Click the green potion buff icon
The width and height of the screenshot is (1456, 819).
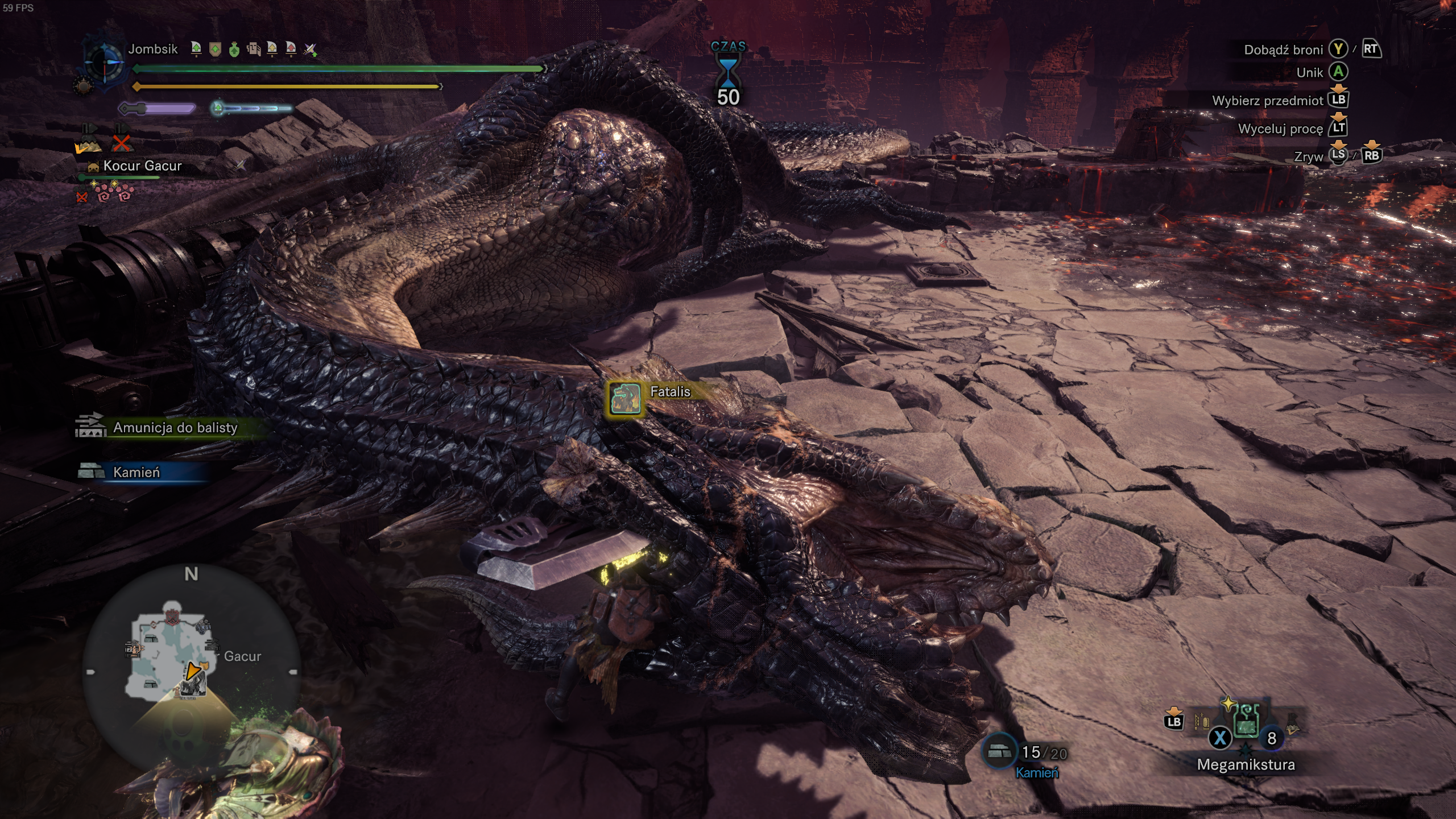[x=234, y=50]
